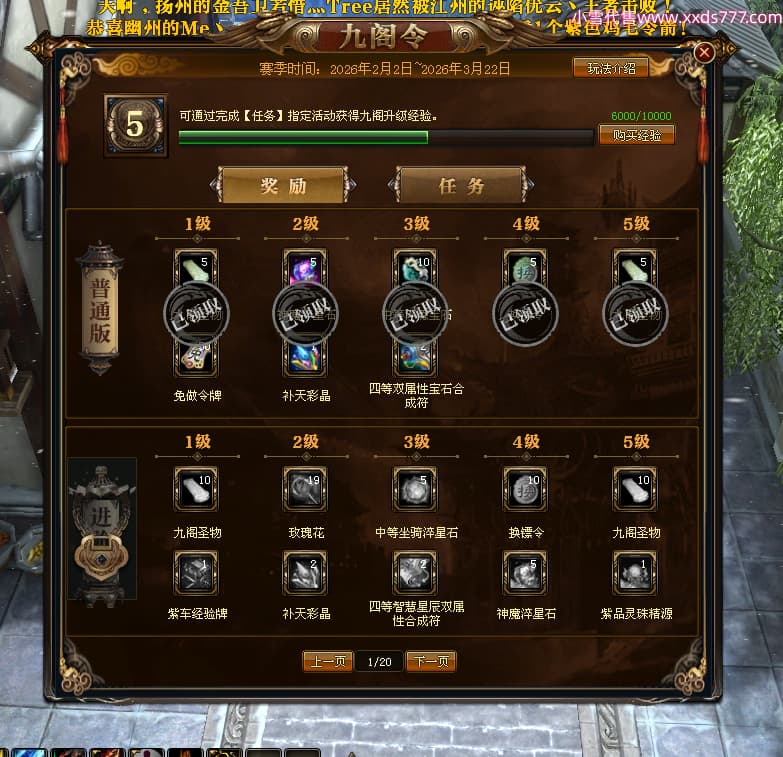Switch to the 奖励 rewards tab
The image size is (783, 757).
[x=283, y=186]
